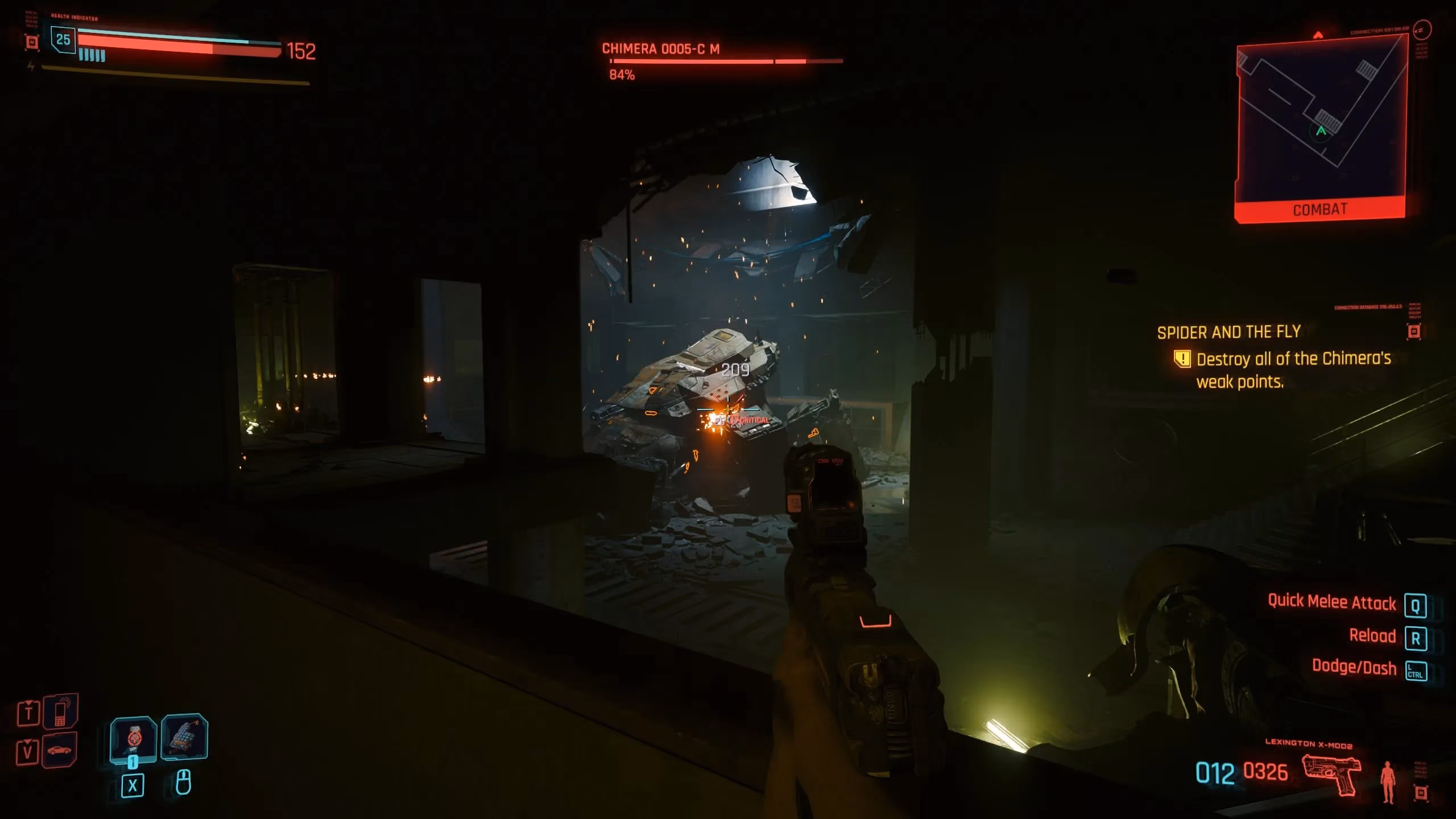Image resolution: width=1456 pixels, height=819 pixels.
Task: Select the mouse wheel cycle icon
Action: [x=185, y=783]
